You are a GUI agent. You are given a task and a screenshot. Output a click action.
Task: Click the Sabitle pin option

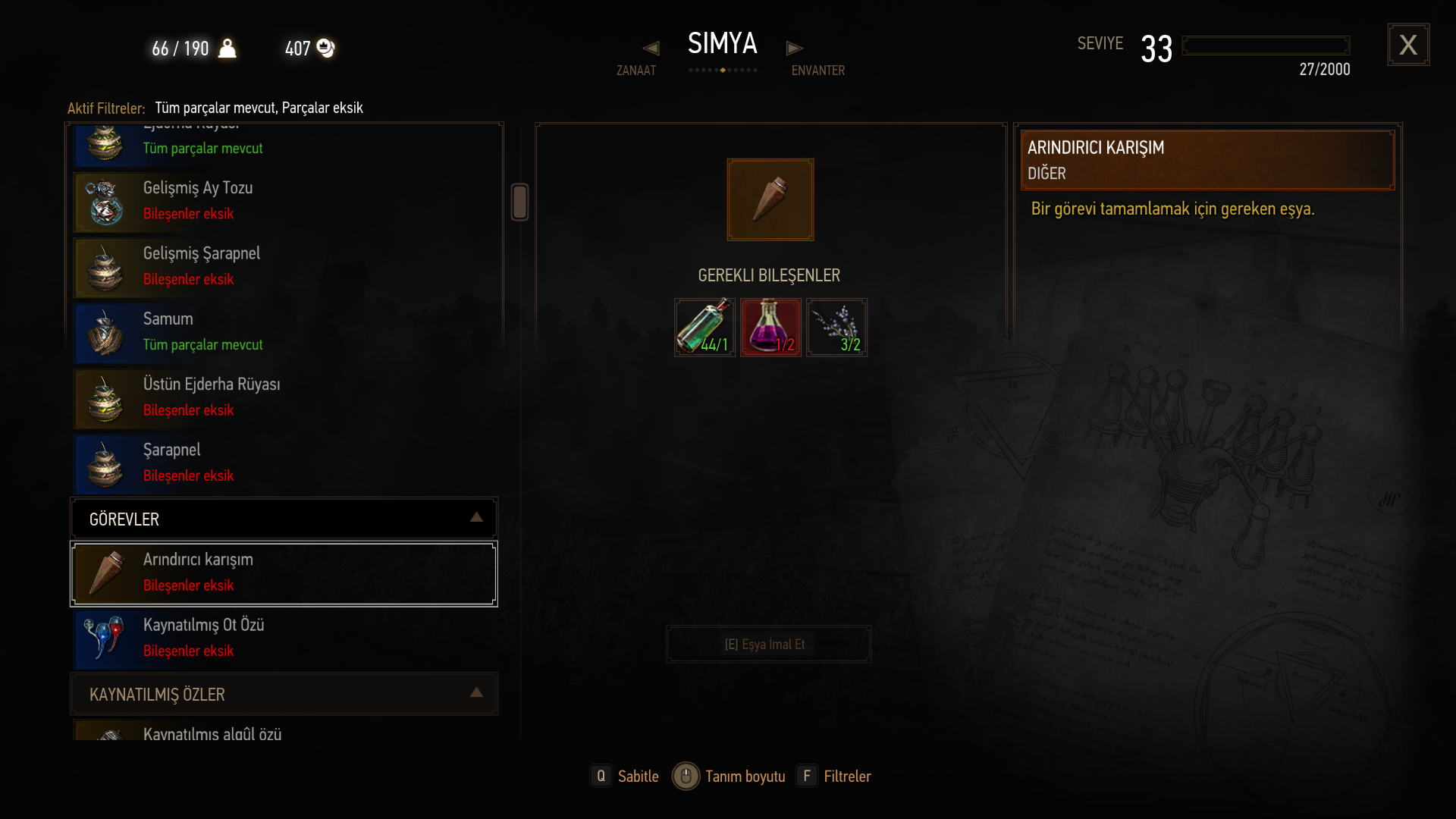(626, 777)
